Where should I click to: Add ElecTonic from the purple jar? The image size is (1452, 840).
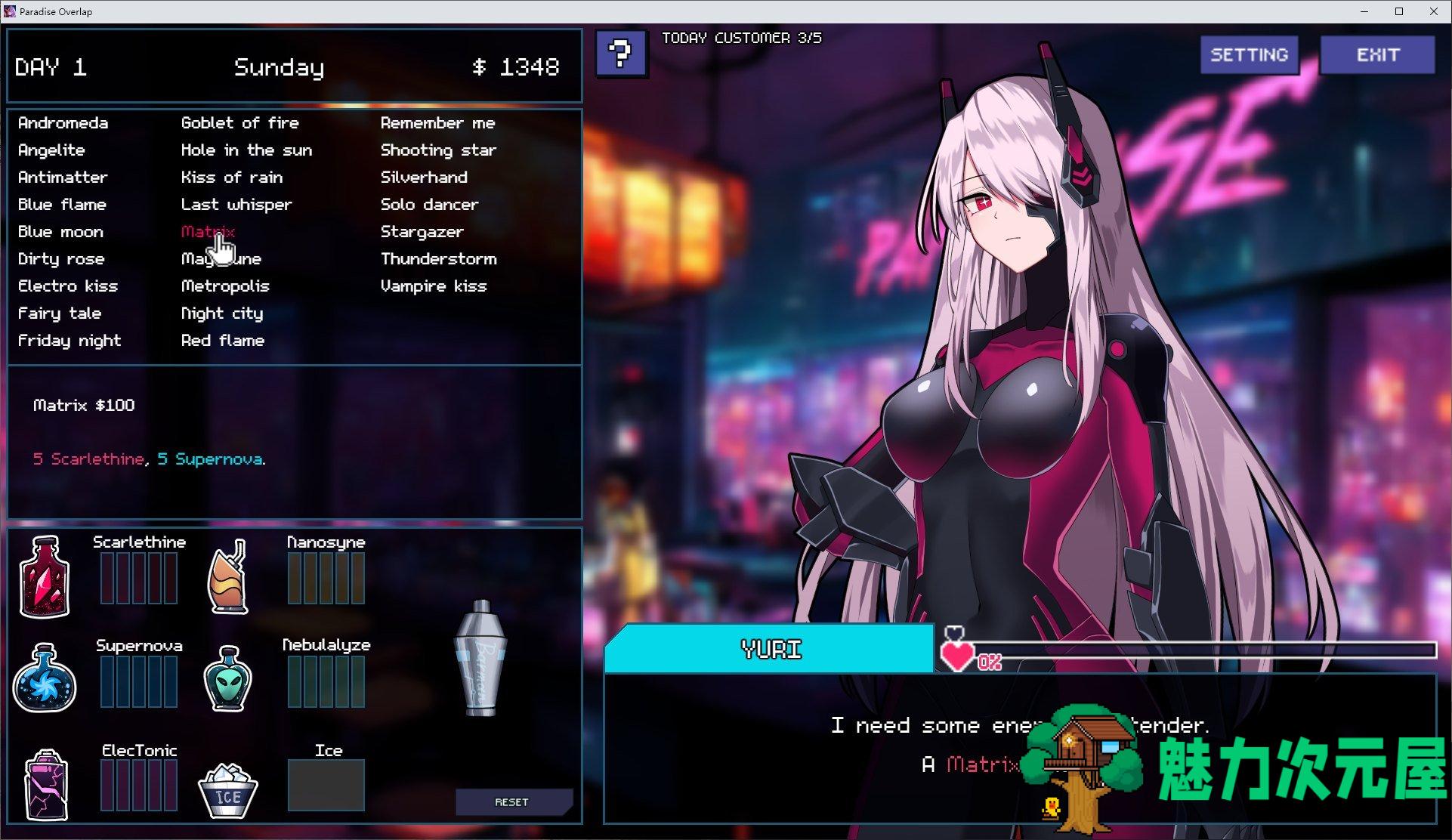[x=46, y=784]
